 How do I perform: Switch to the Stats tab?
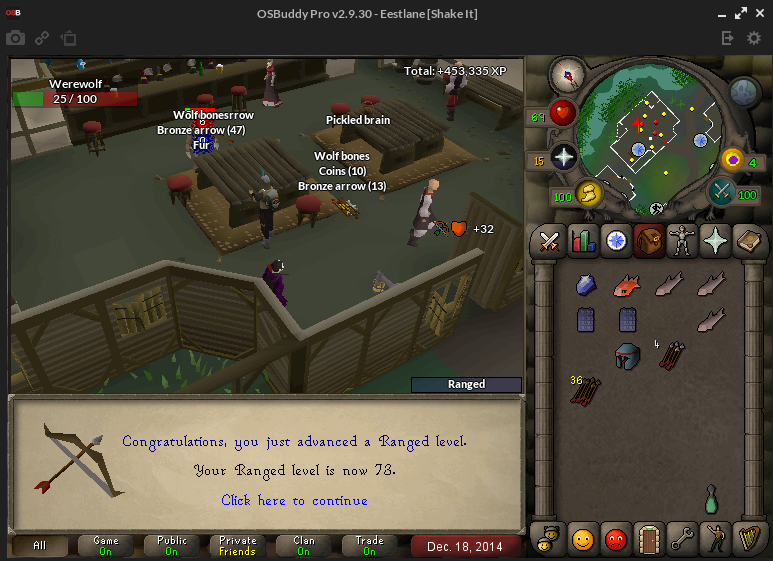tap(582, 240)
